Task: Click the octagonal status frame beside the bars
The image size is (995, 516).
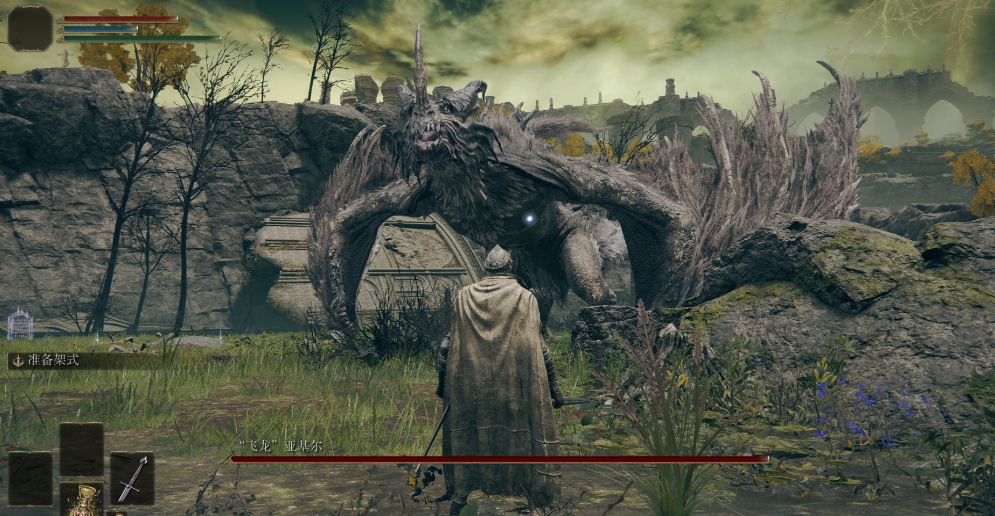Action: pyautogui.click(x=30, y=27)
